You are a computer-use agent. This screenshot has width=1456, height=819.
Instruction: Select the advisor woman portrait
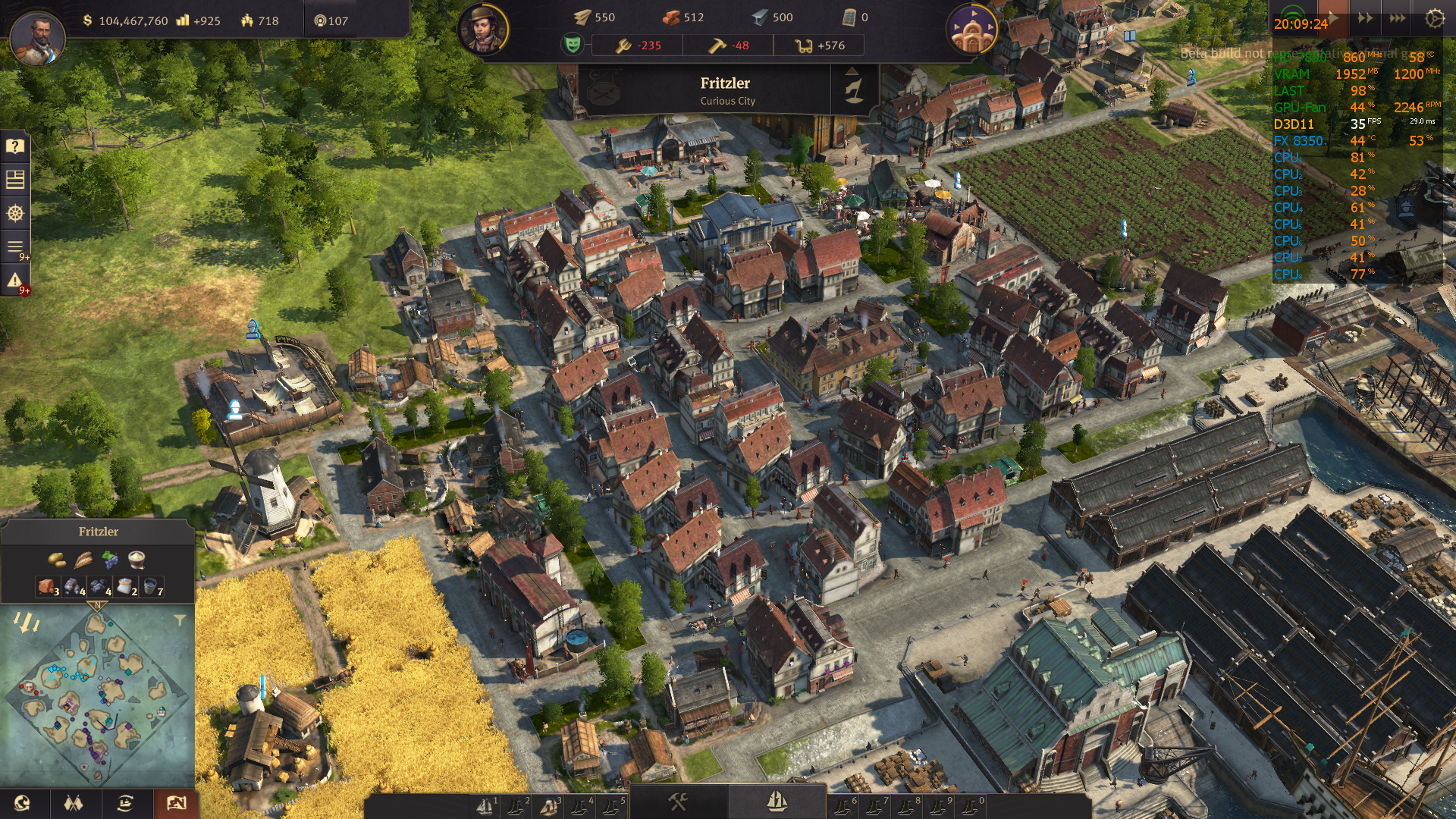coord(483,30)
